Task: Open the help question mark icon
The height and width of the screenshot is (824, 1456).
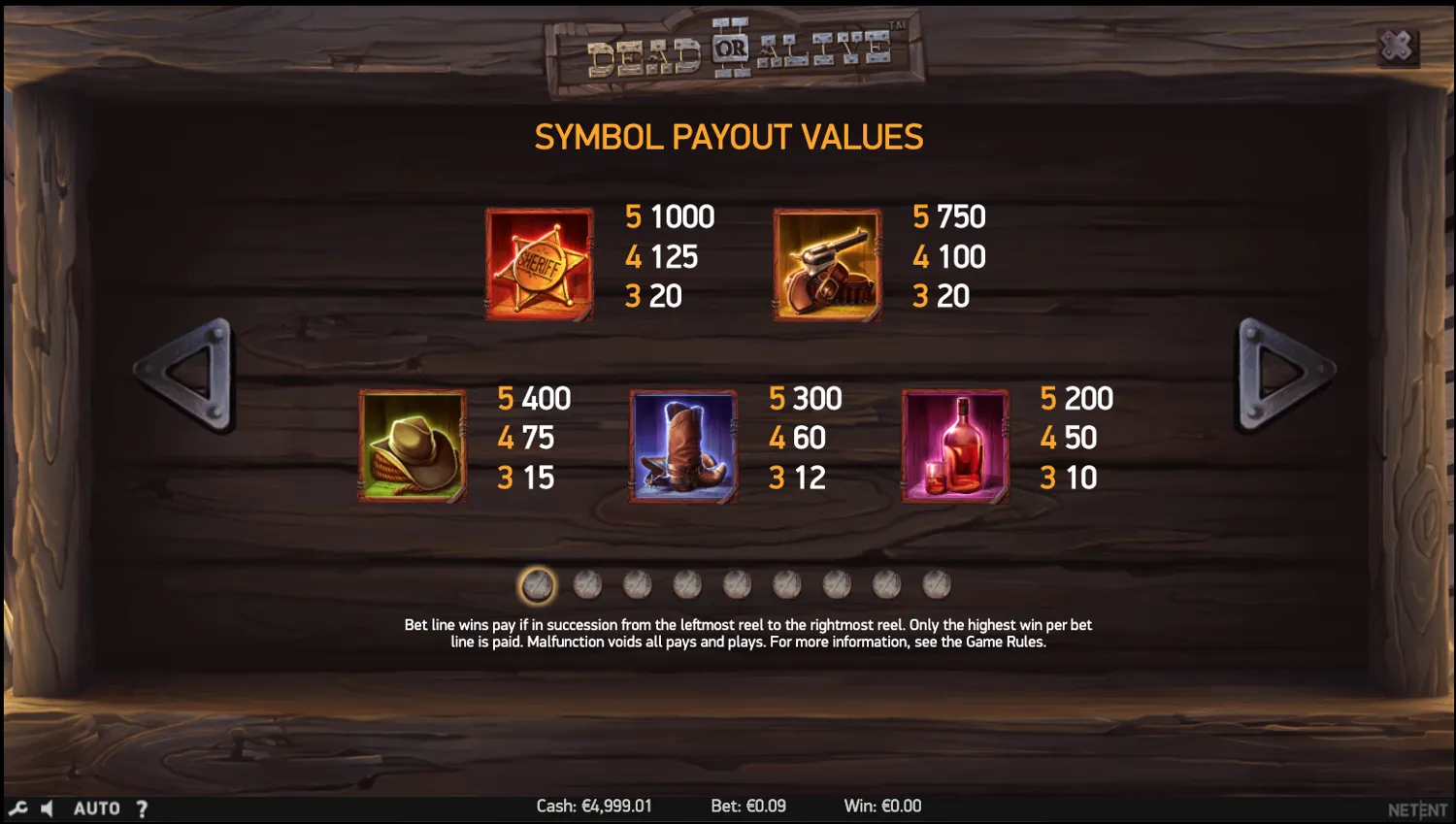Action: coord(142,807)
